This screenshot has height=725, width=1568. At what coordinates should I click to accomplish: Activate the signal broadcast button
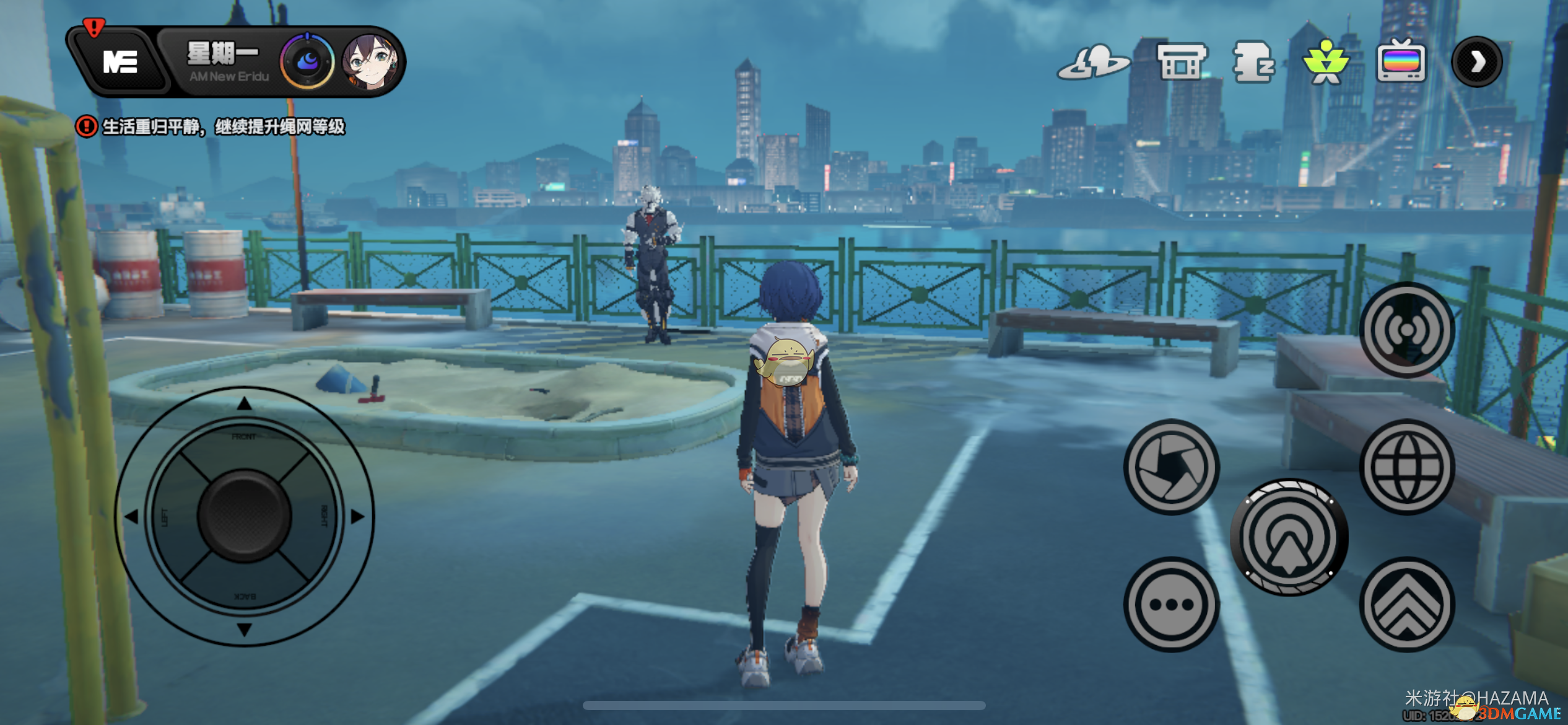tap(1406, 330)
